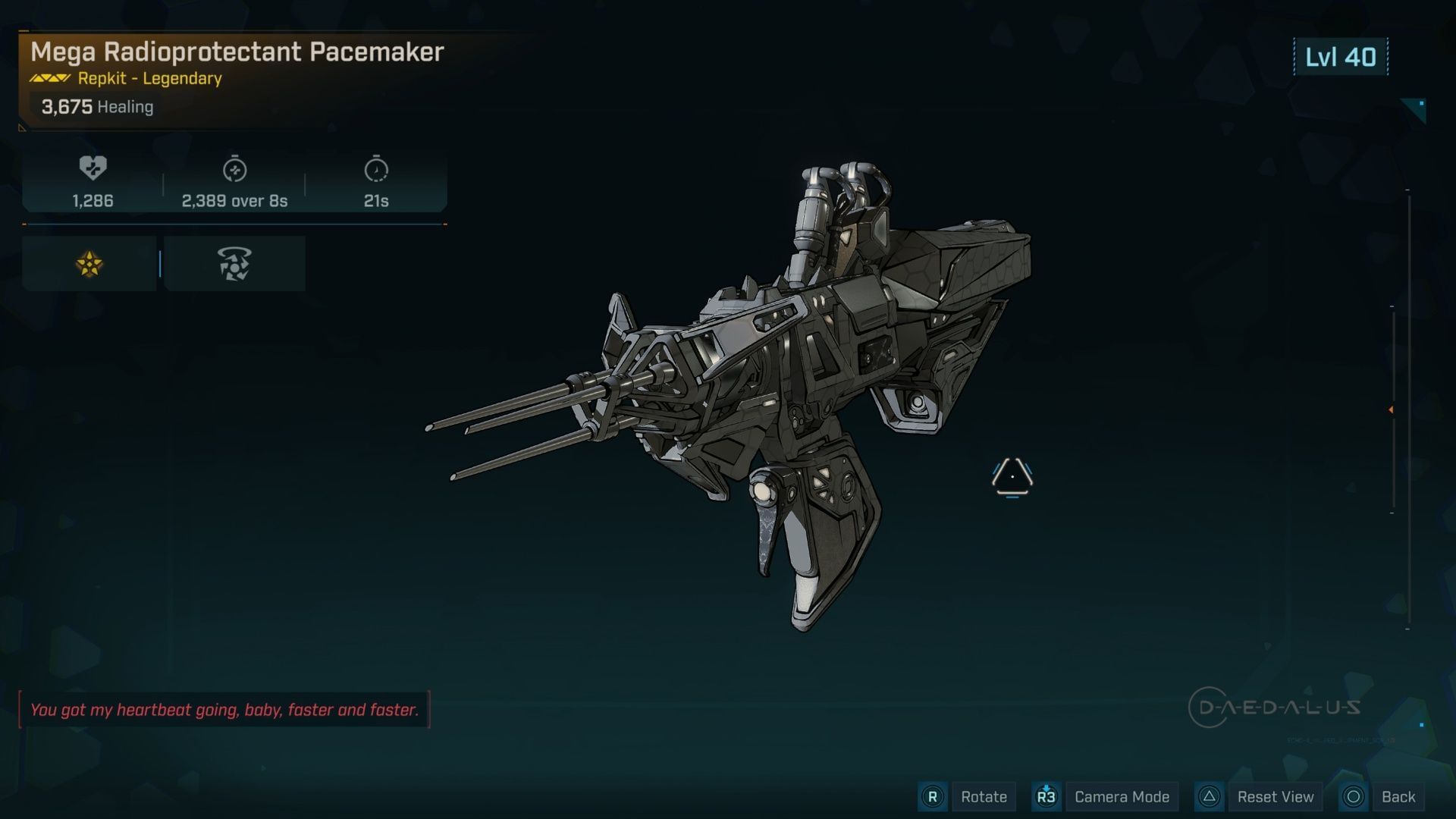The height and width of the screenshot is (819, 1456).
Task: Select the swirling radiation perk icon
Action: [x=234, y=264]
